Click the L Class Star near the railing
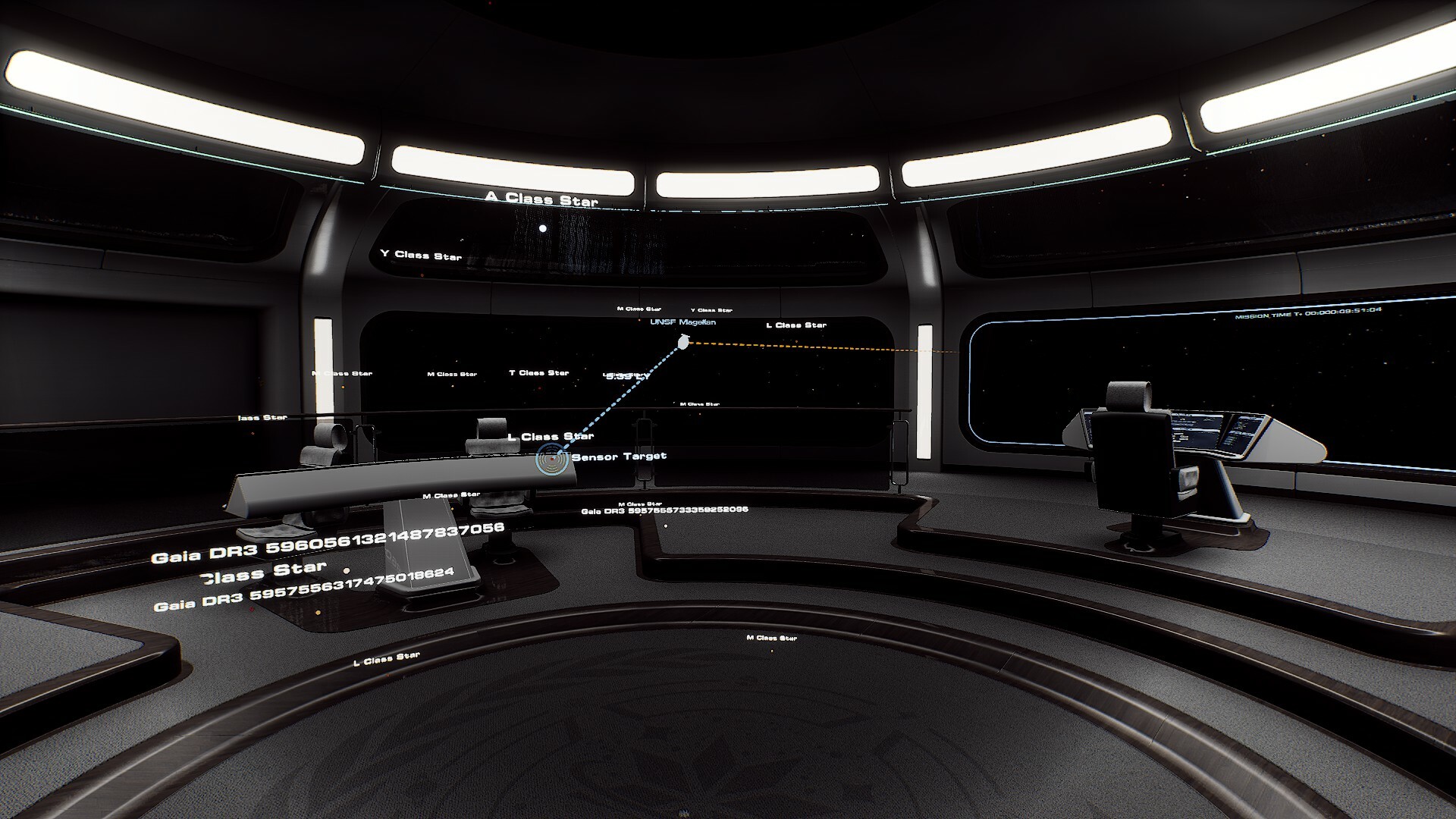 click(552, 436)
